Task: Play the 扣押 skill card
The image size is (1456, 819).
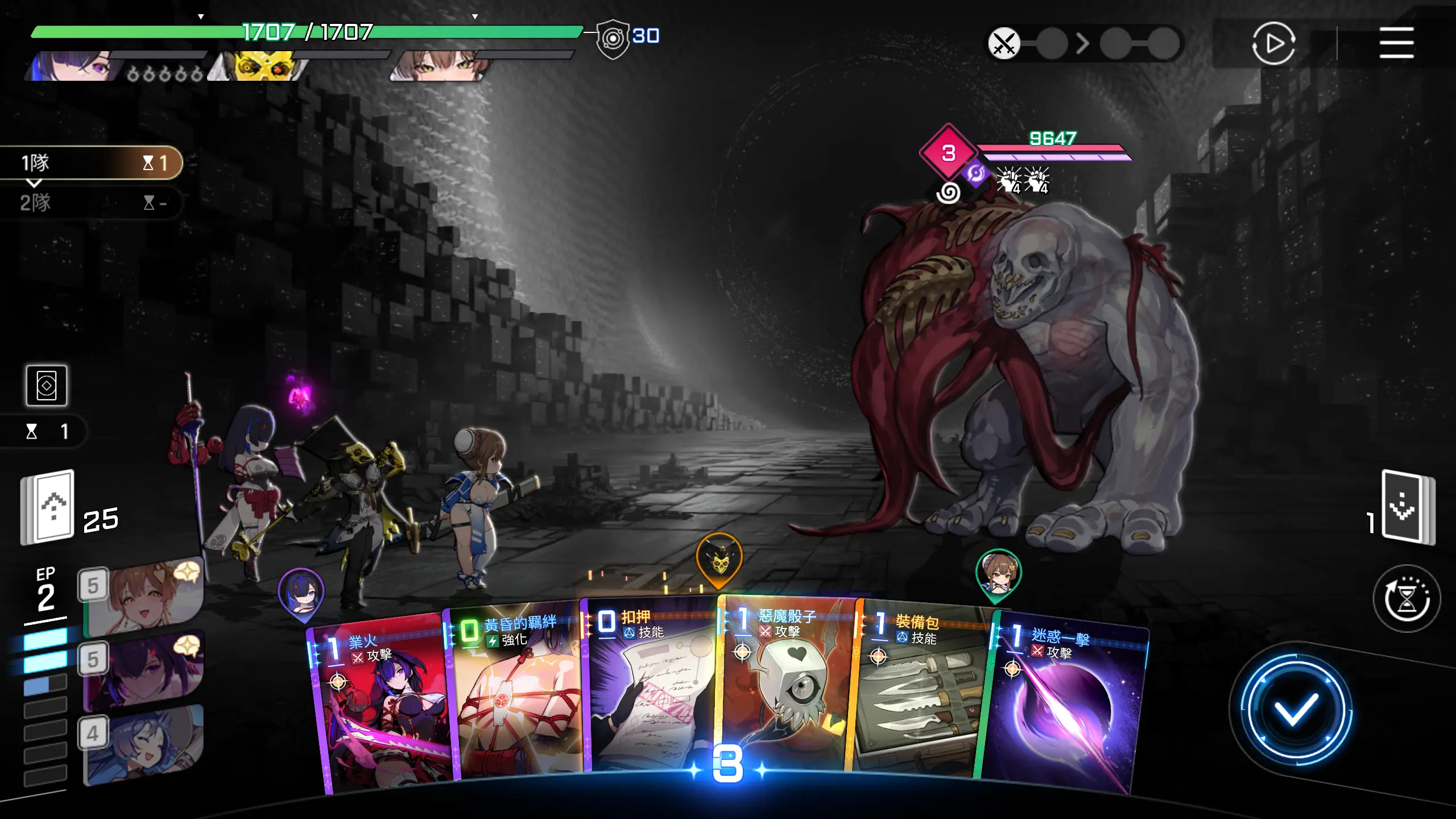Action: tap(651, 688)
